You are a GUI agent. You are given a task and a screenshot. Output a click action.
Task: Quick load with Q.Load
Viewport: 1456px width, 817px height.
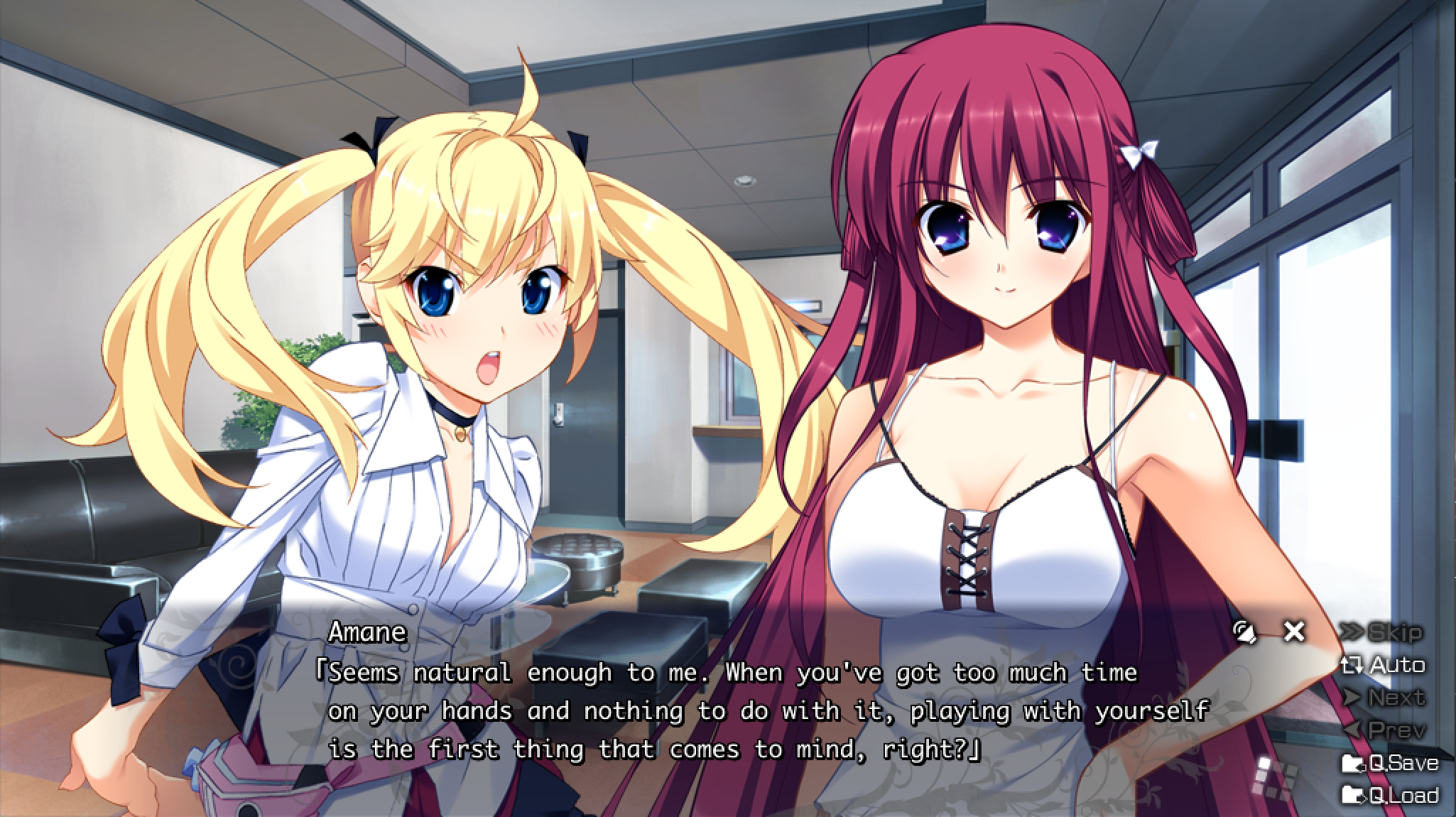[1390, 794]
